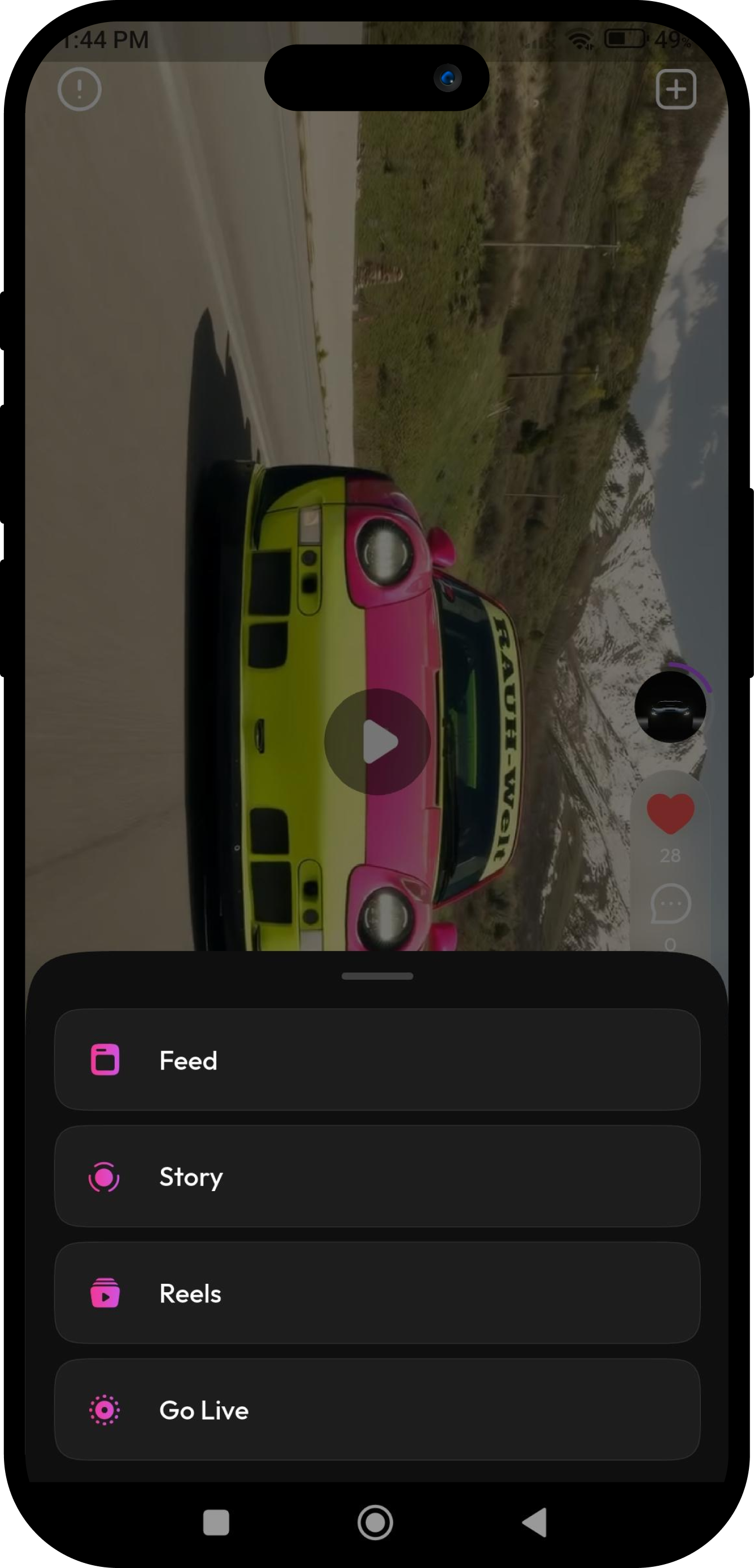Open the comments bubble icon
This screenshot has width=754, height=1568.
pyautogui.click(x=669, y=903)
